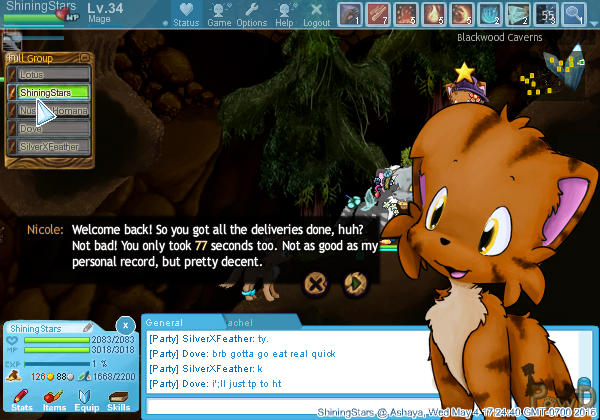600x420 pixels.
Task: Select Lotus in the group list
Action: point(55,74)
